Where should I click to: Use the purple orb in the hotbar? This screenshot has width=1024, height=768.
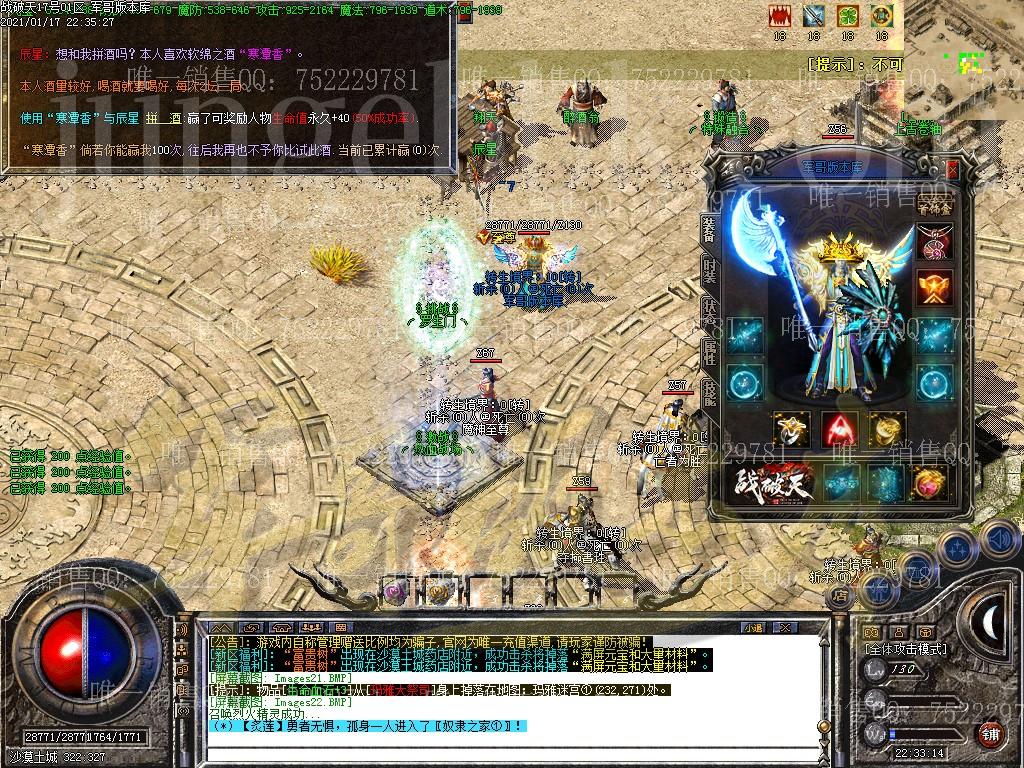396,591
